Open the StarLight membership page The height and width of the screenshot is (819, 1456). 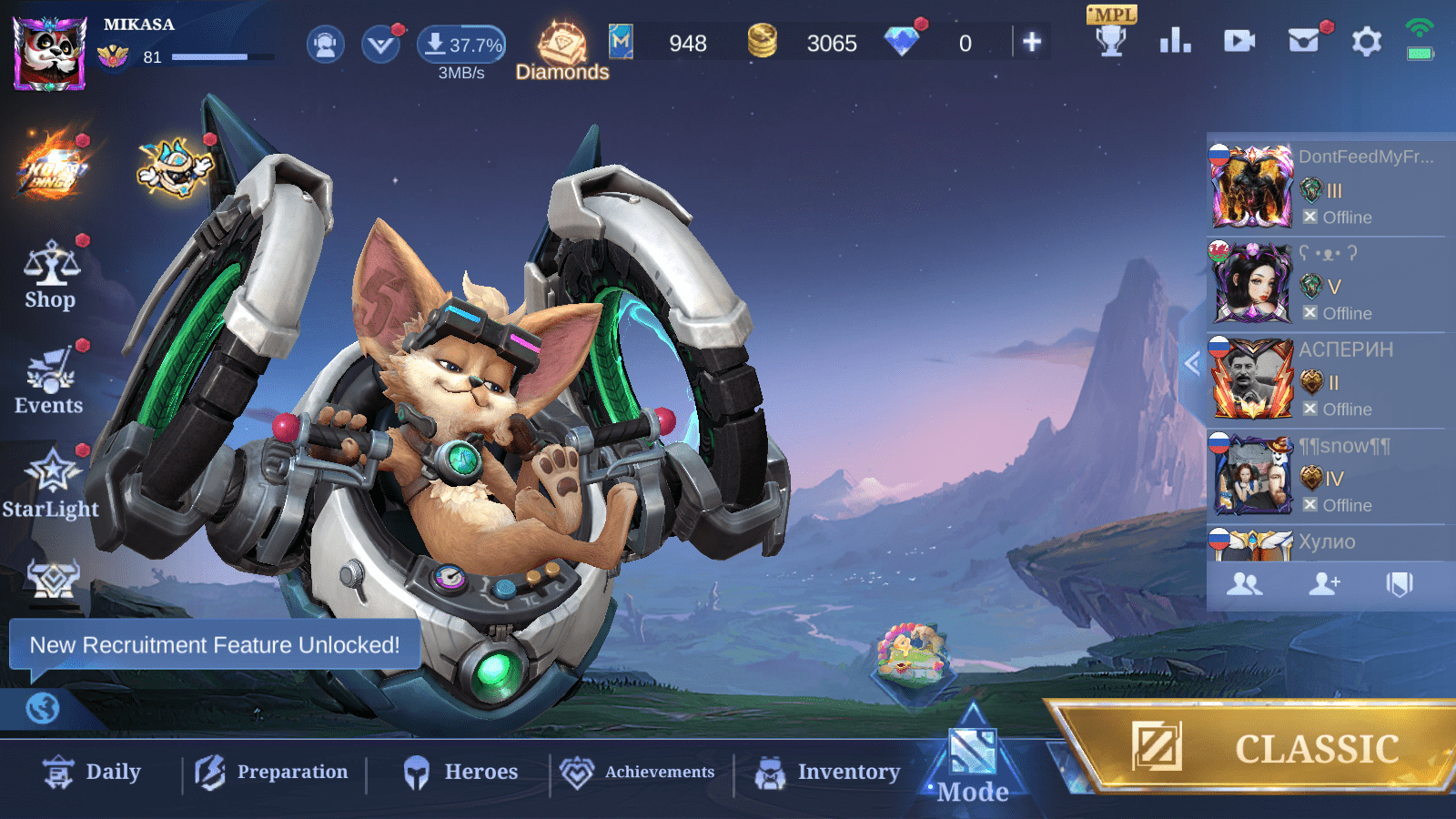51,484
